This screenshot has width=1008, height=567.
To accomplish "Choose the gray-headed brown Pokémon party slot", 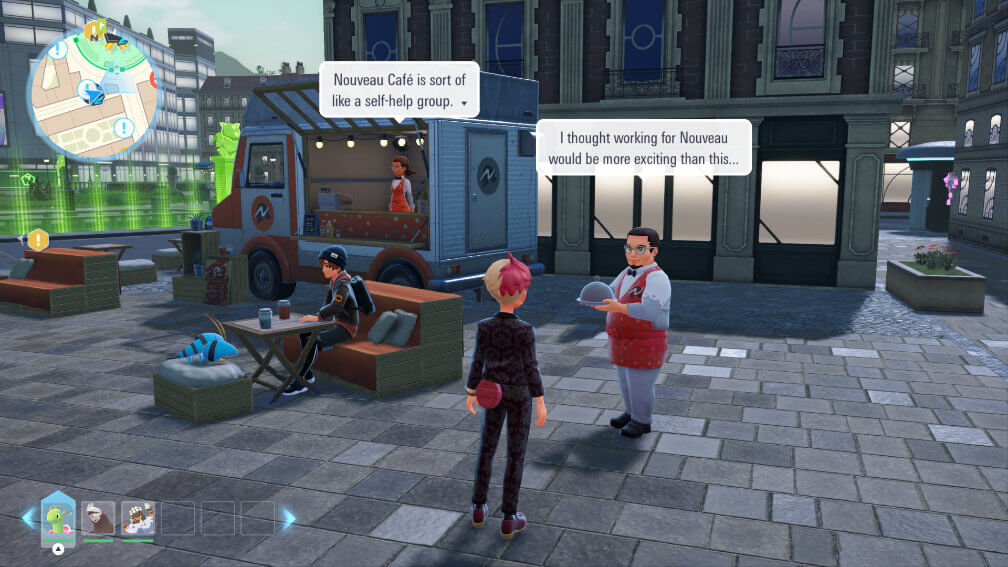I will point(98,517).
